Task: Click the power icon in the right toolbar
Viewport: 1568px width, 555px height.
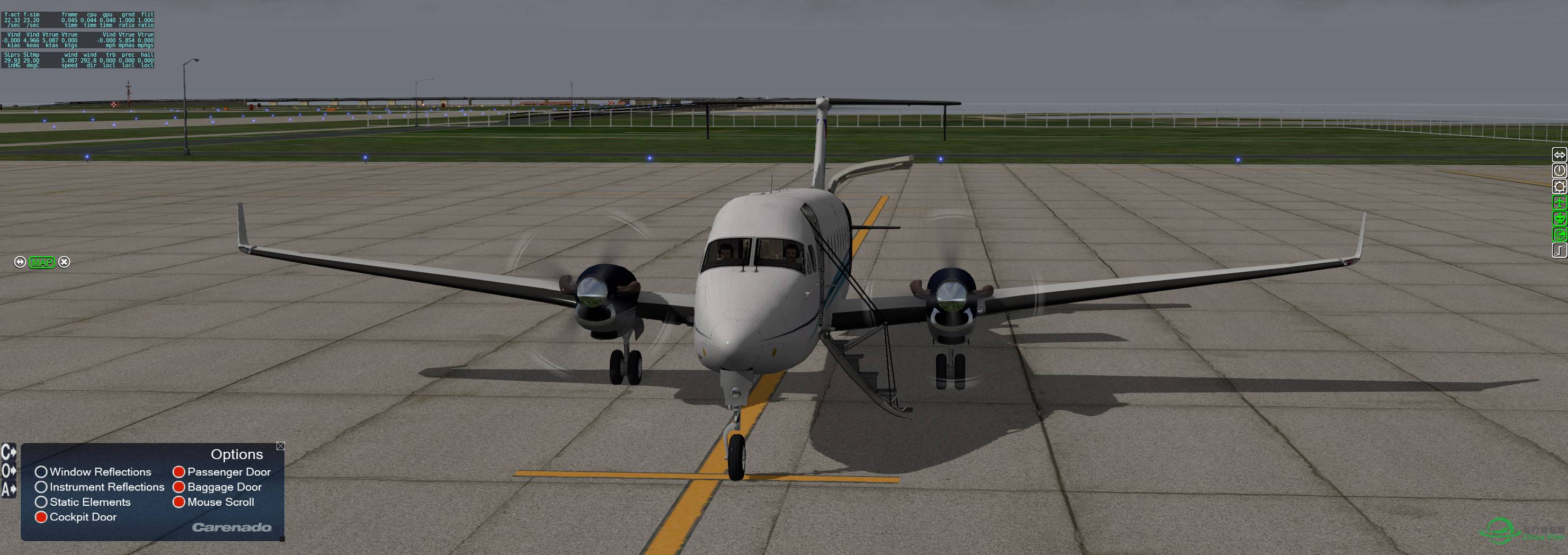Action: (x=1560, y=171)
